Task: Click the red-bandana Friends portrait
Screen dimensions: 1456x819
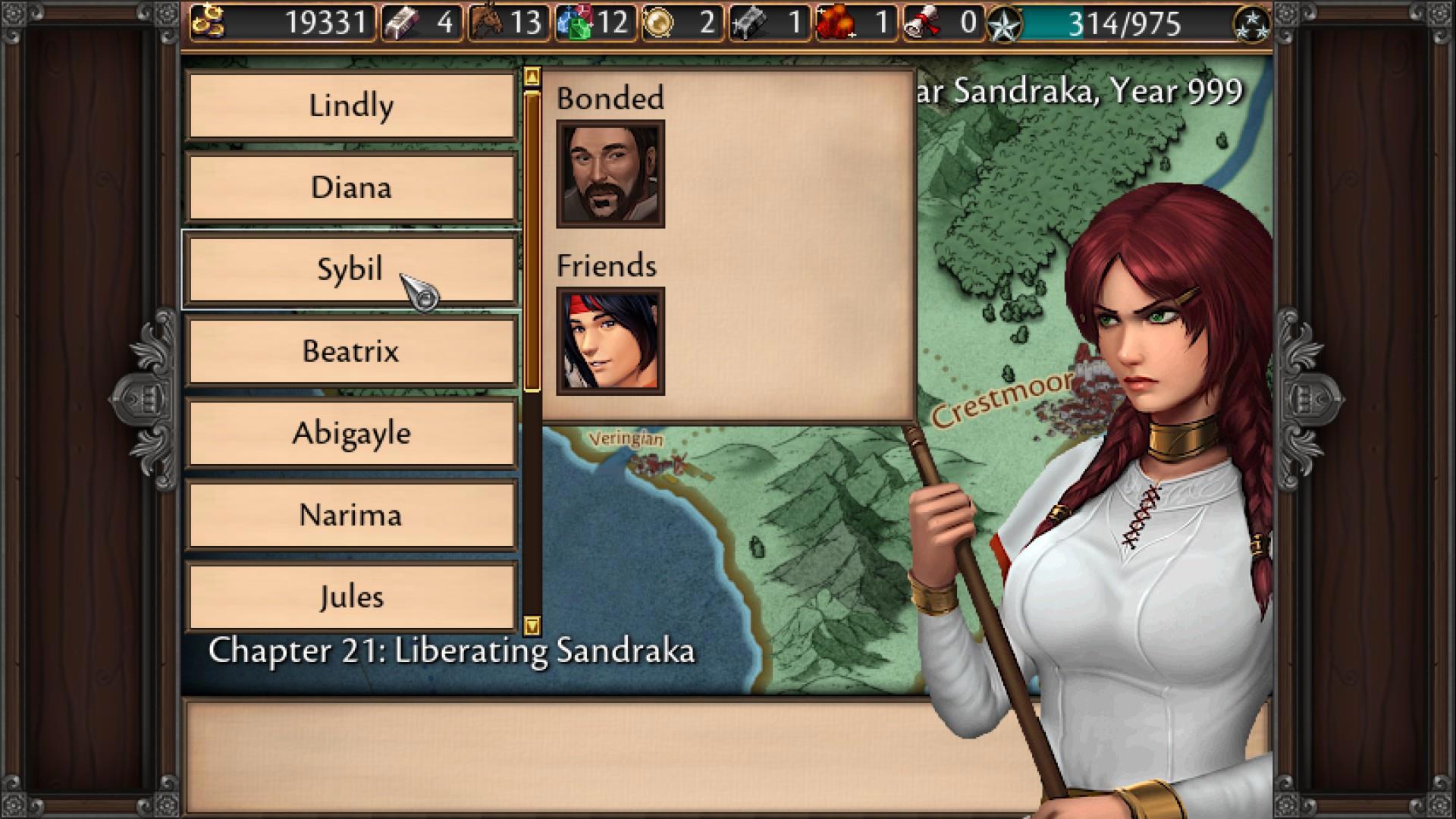Action: click(610, 341)
